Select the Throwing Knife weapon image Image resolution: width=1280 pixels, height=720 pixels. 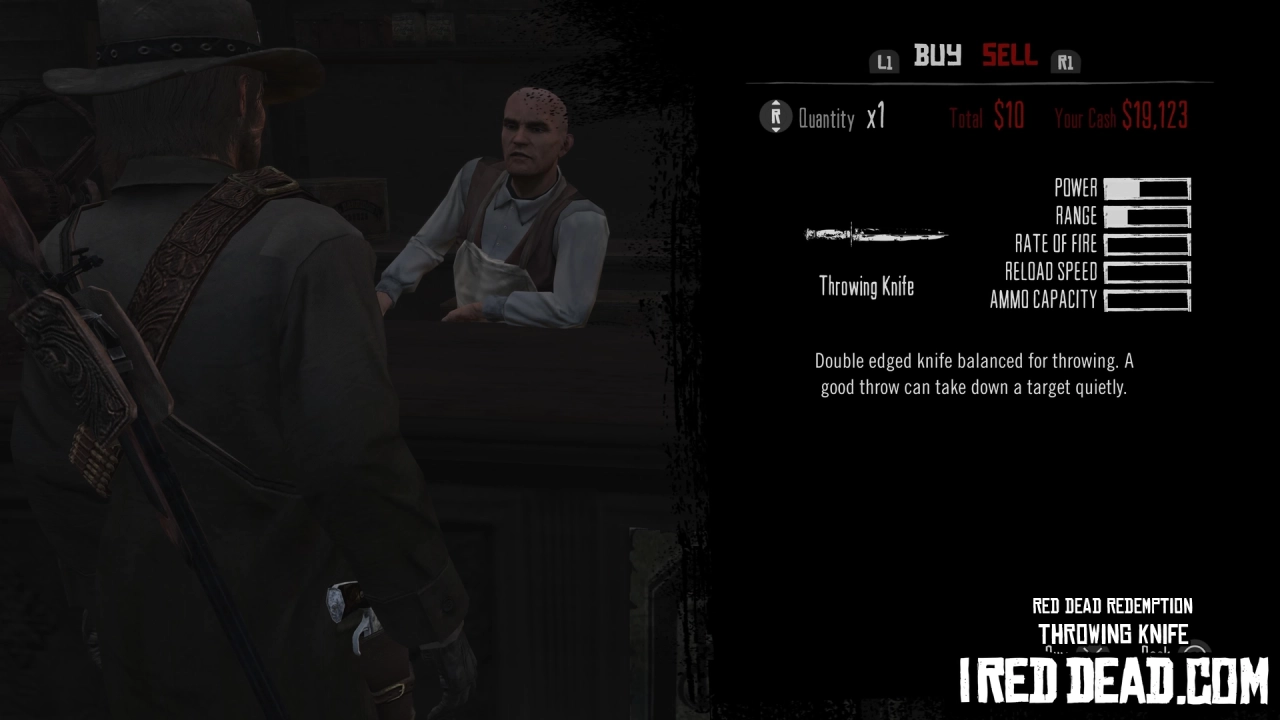pos(875,234)
